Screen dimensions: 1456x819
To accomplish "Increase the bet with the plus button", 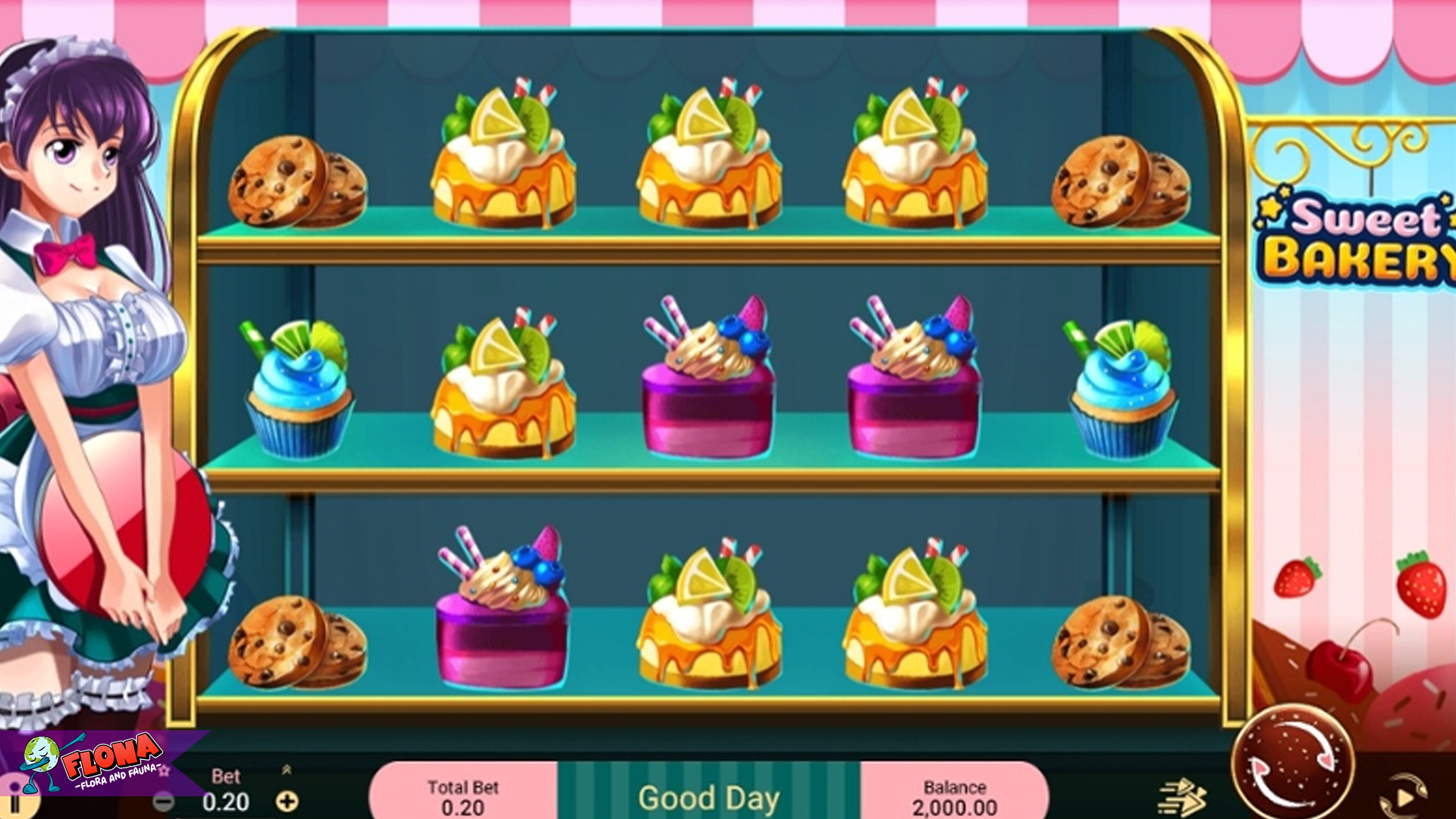I will click(x=287, y=802).
